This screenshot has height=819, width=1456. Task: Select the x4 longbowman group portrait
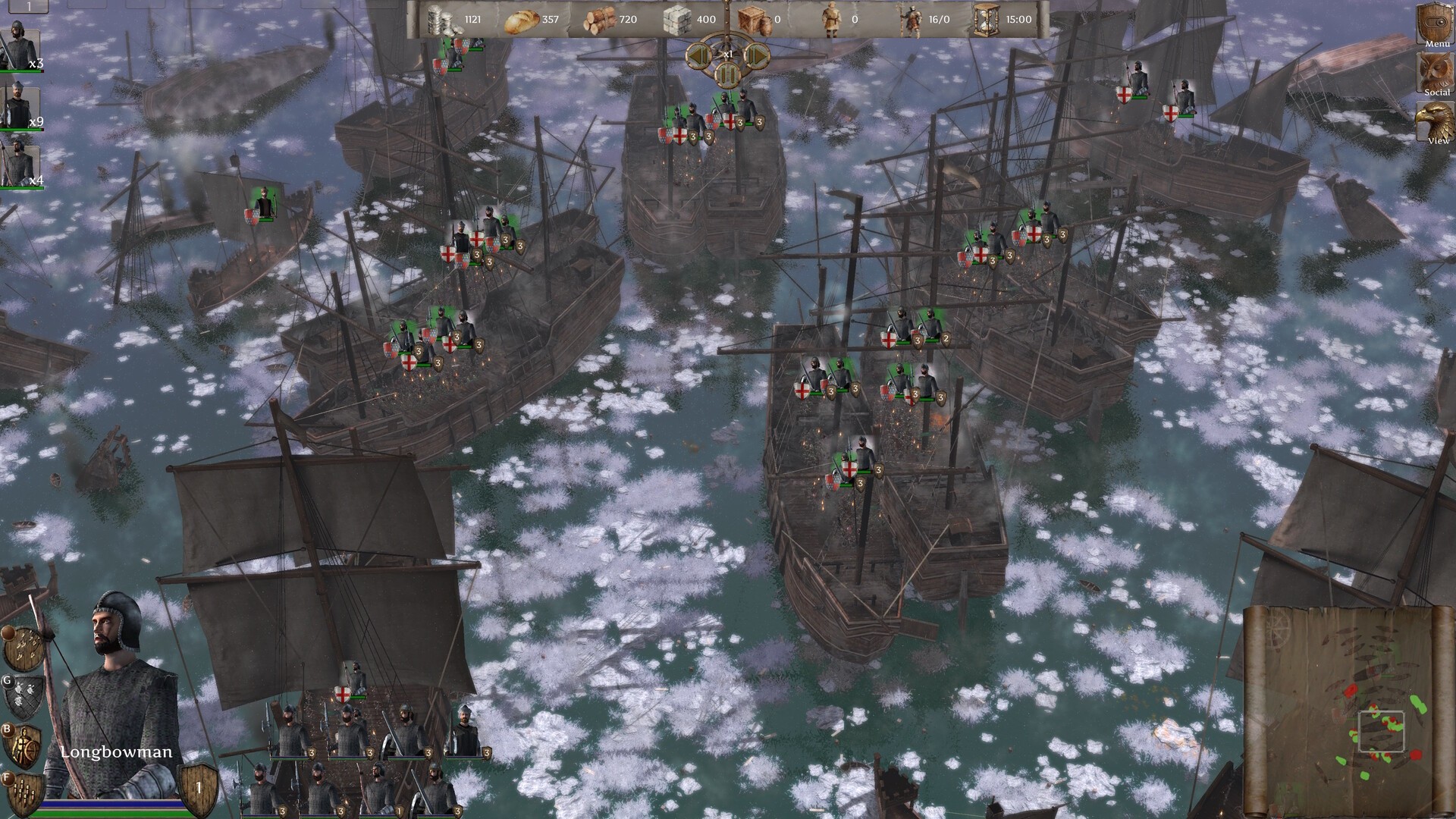pyautogui.click(x=20, y=163)
